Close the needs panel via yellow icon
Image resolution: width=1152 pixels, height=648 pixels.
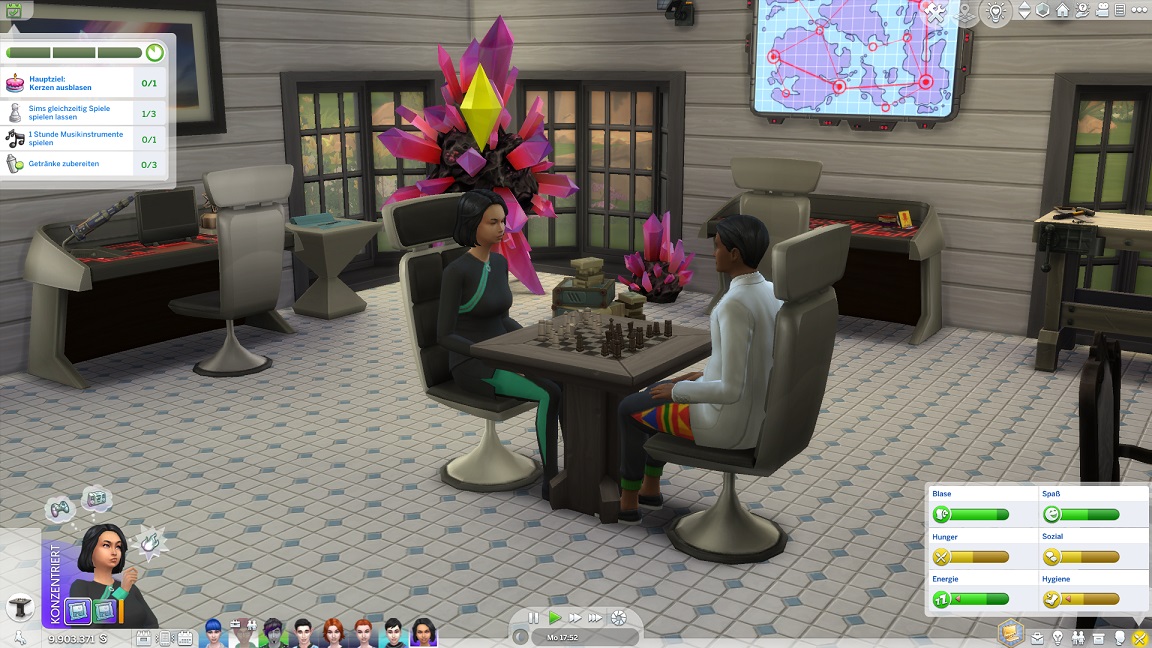1140,638
